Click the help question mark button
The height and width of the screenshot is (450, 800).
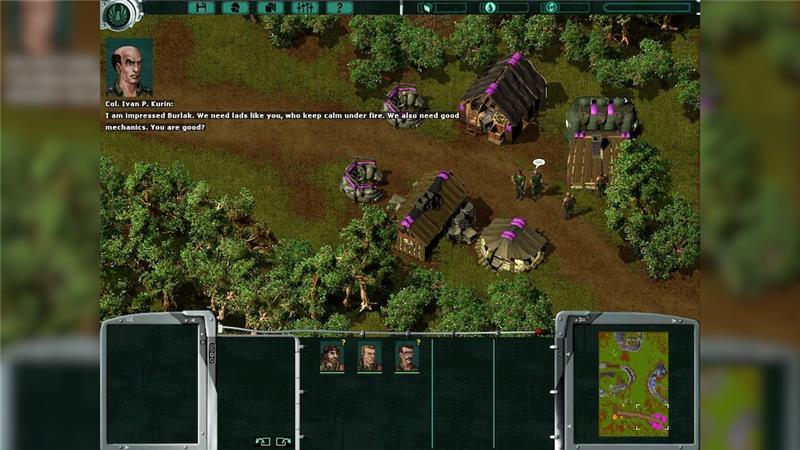[339, 7]
